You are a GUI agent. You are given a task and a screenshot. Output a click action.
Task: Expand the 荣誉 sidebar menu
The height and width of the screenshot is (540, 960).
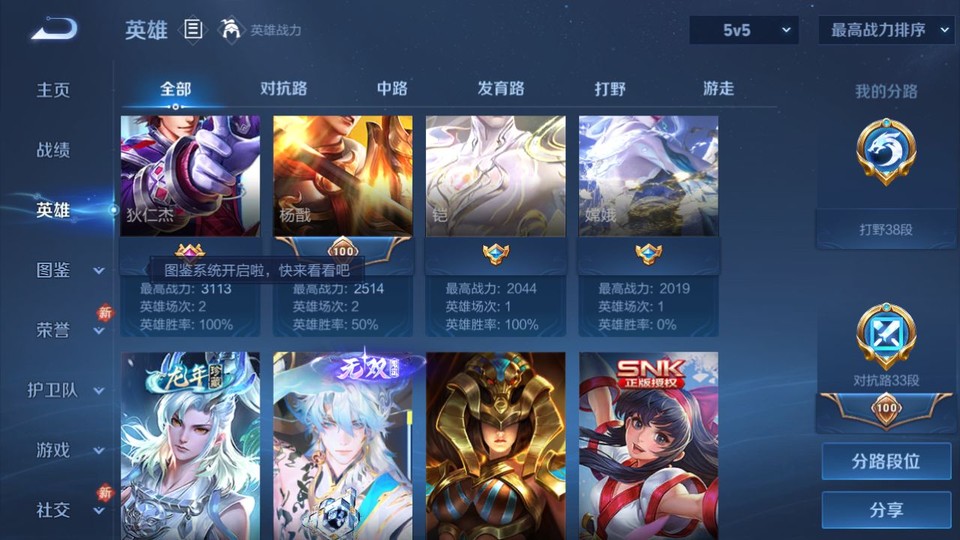(x=66, y=330)
